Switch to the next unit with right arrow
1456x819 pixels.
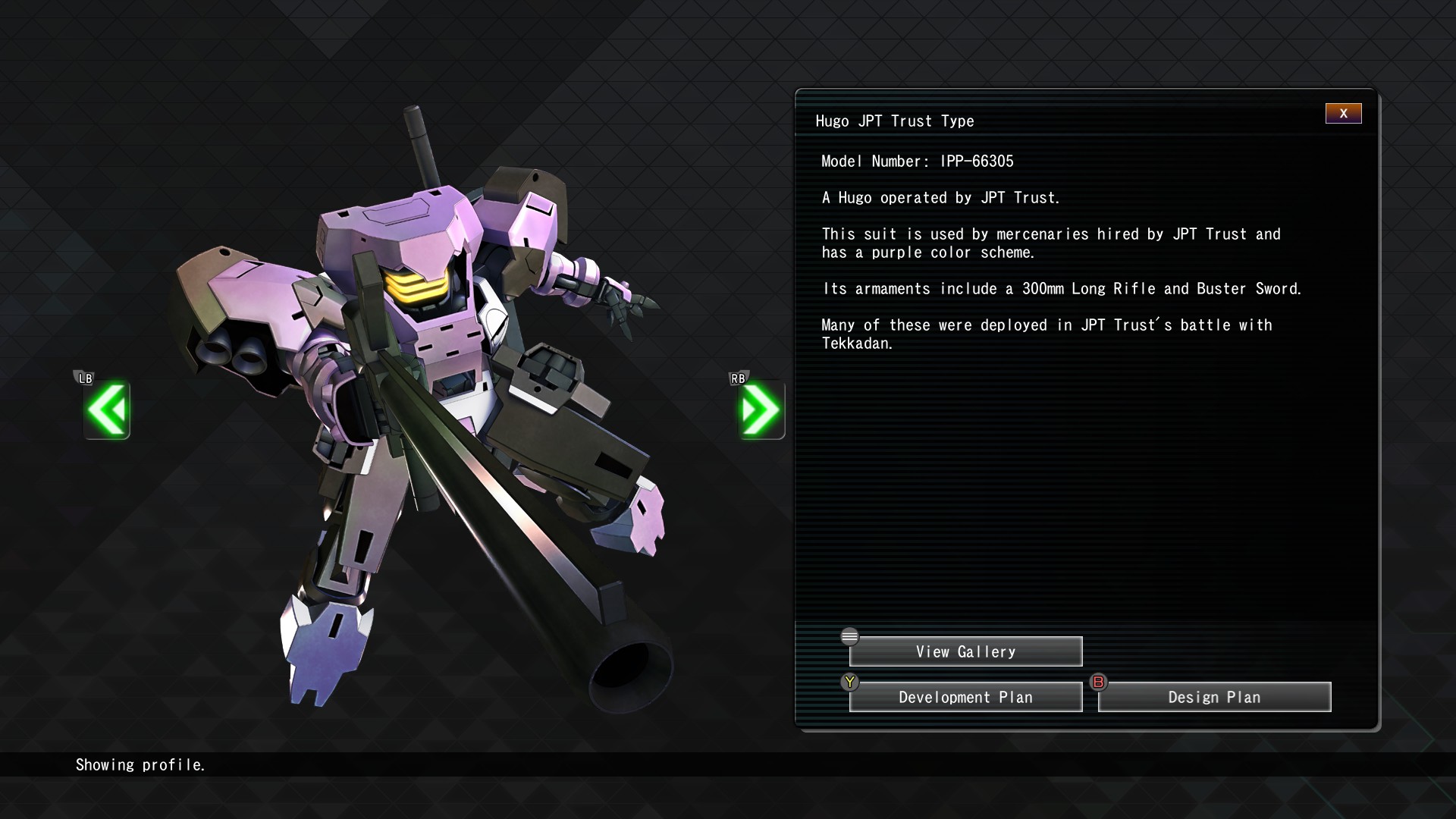click(x=761, y=410)
